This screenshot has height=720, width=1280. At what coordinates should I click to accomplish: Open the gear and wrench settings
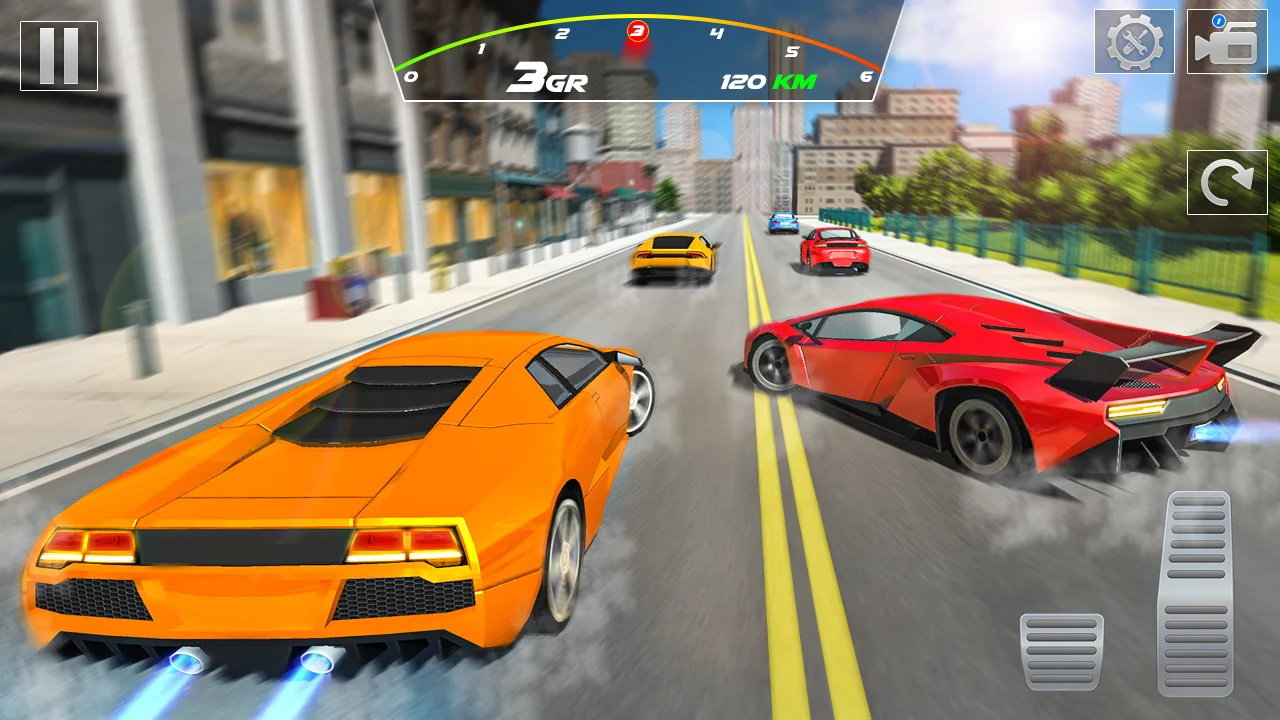[1134, 42]
